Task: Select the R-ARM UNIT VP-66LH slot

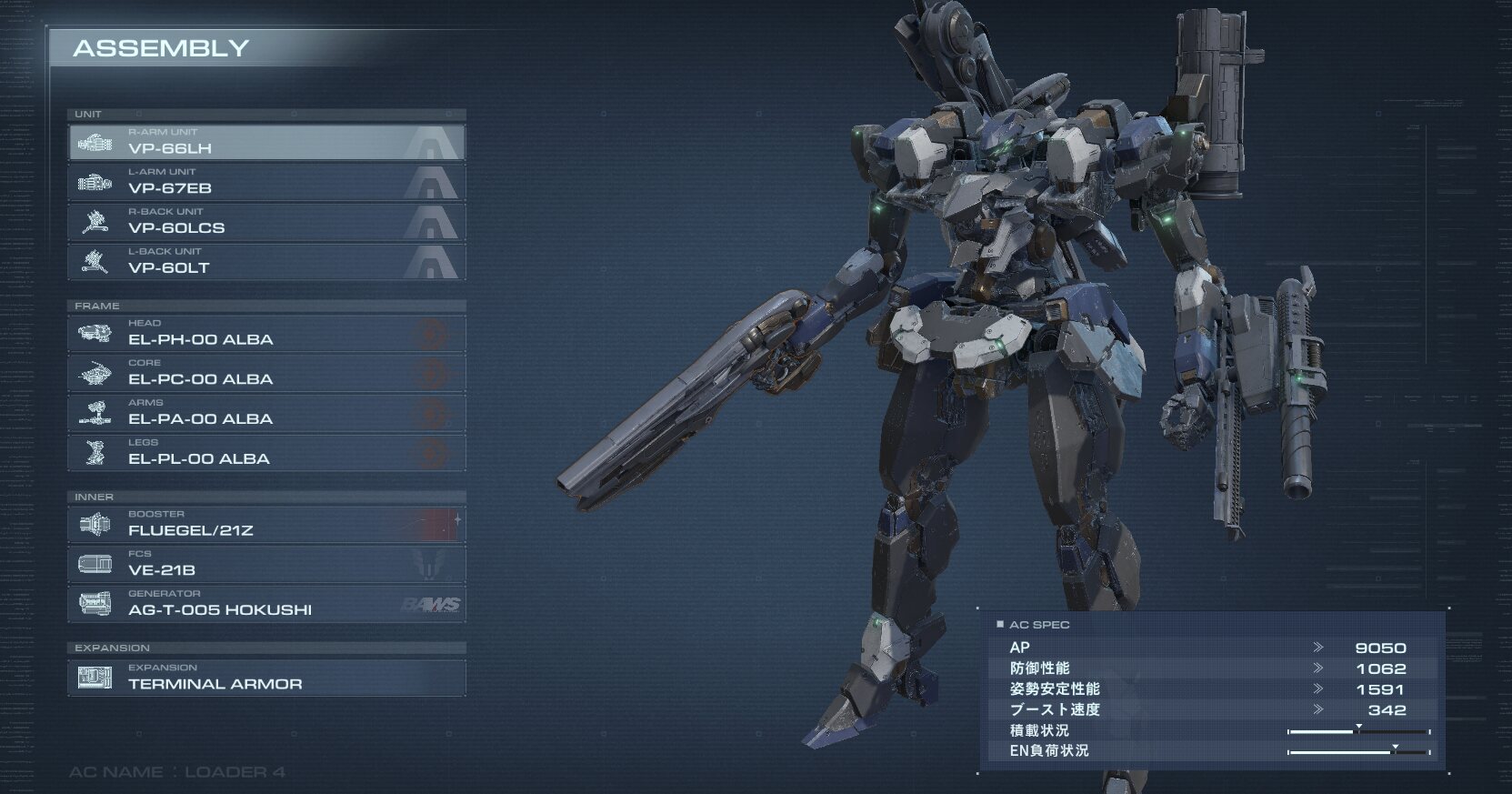Action: (266, 142)
